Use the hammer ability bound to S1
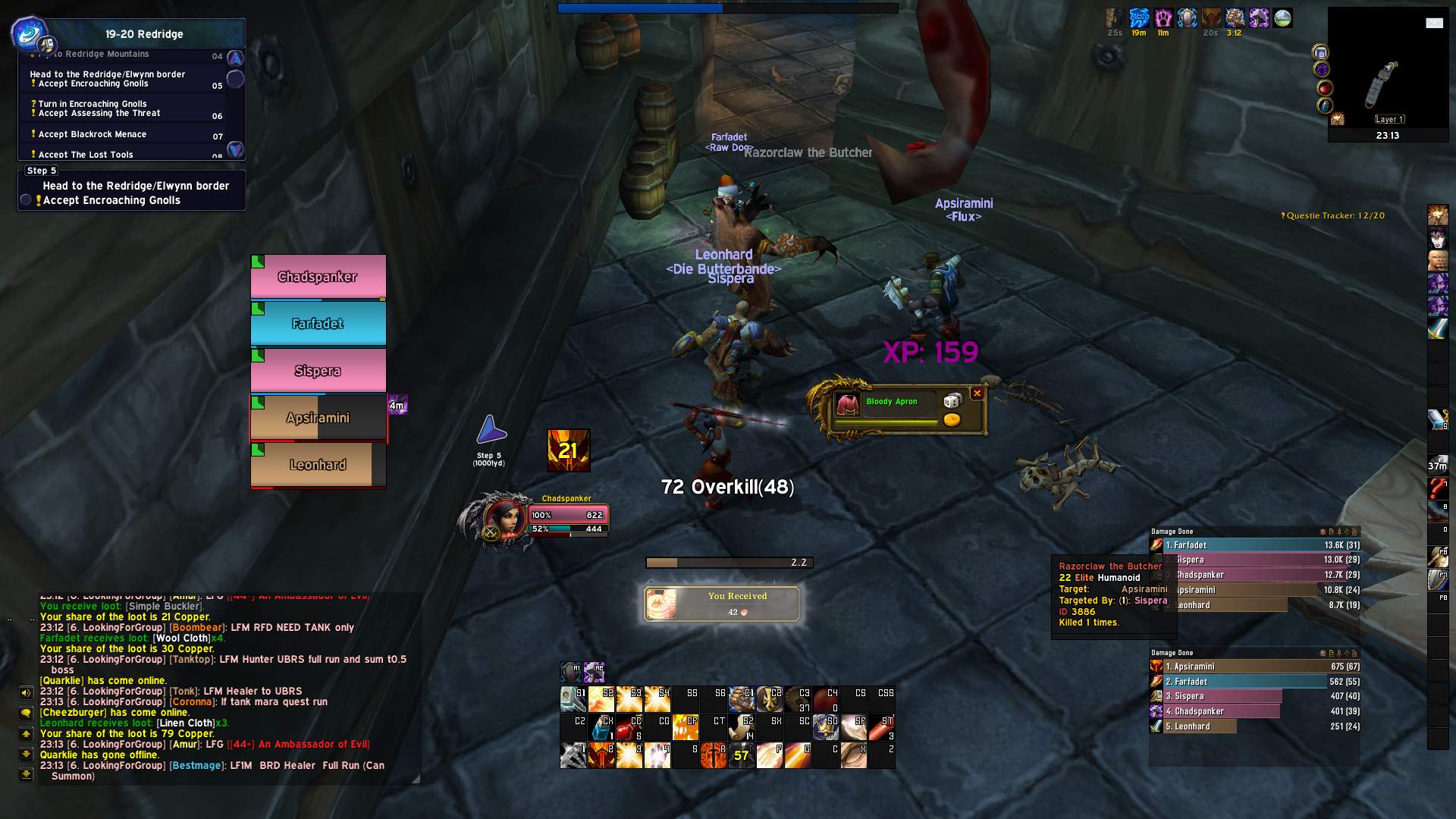This screenshot has width=1456, height=819. (x=573, y=698)
